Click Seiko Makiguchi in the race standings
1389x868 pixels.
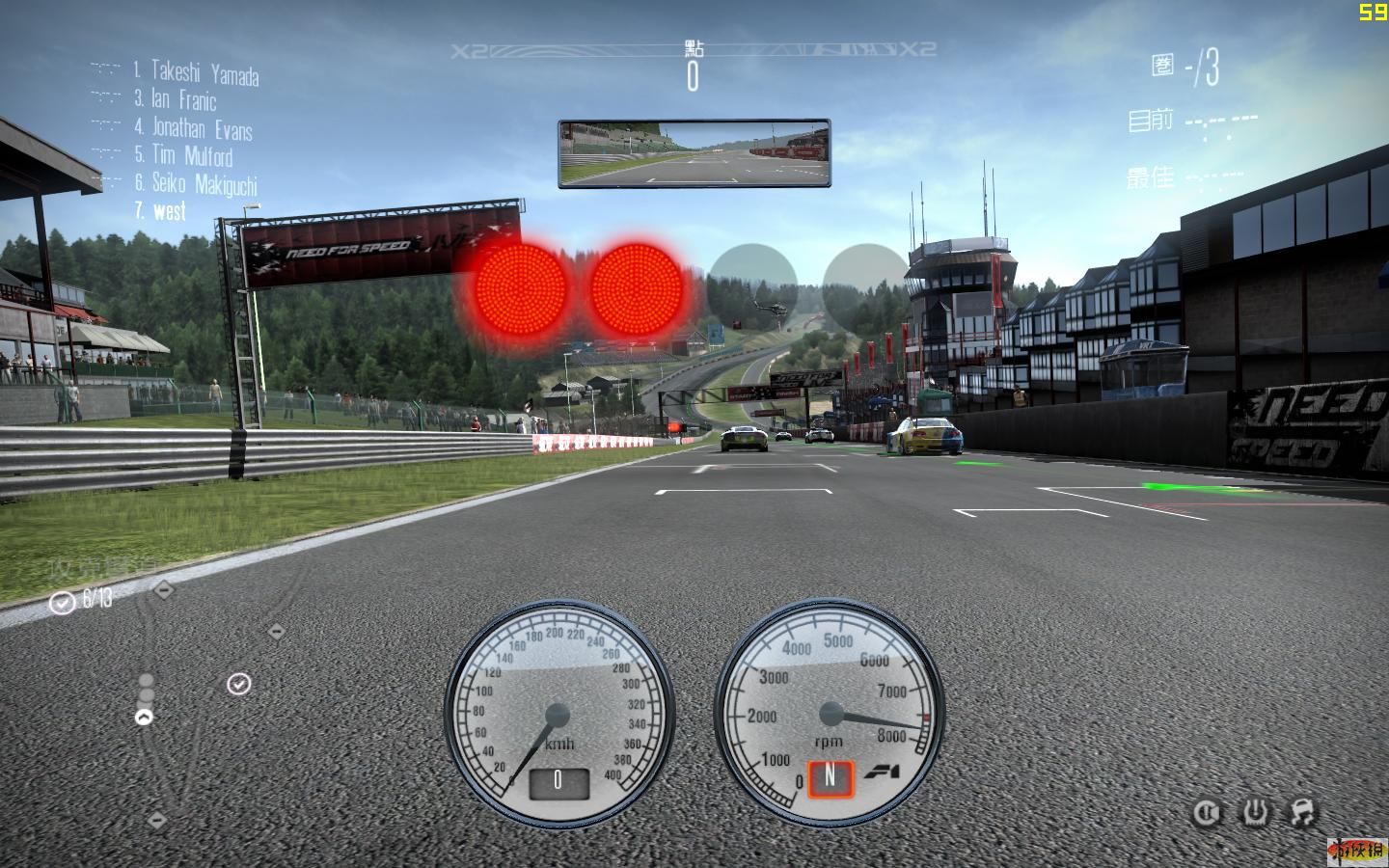tap(204, 183)
